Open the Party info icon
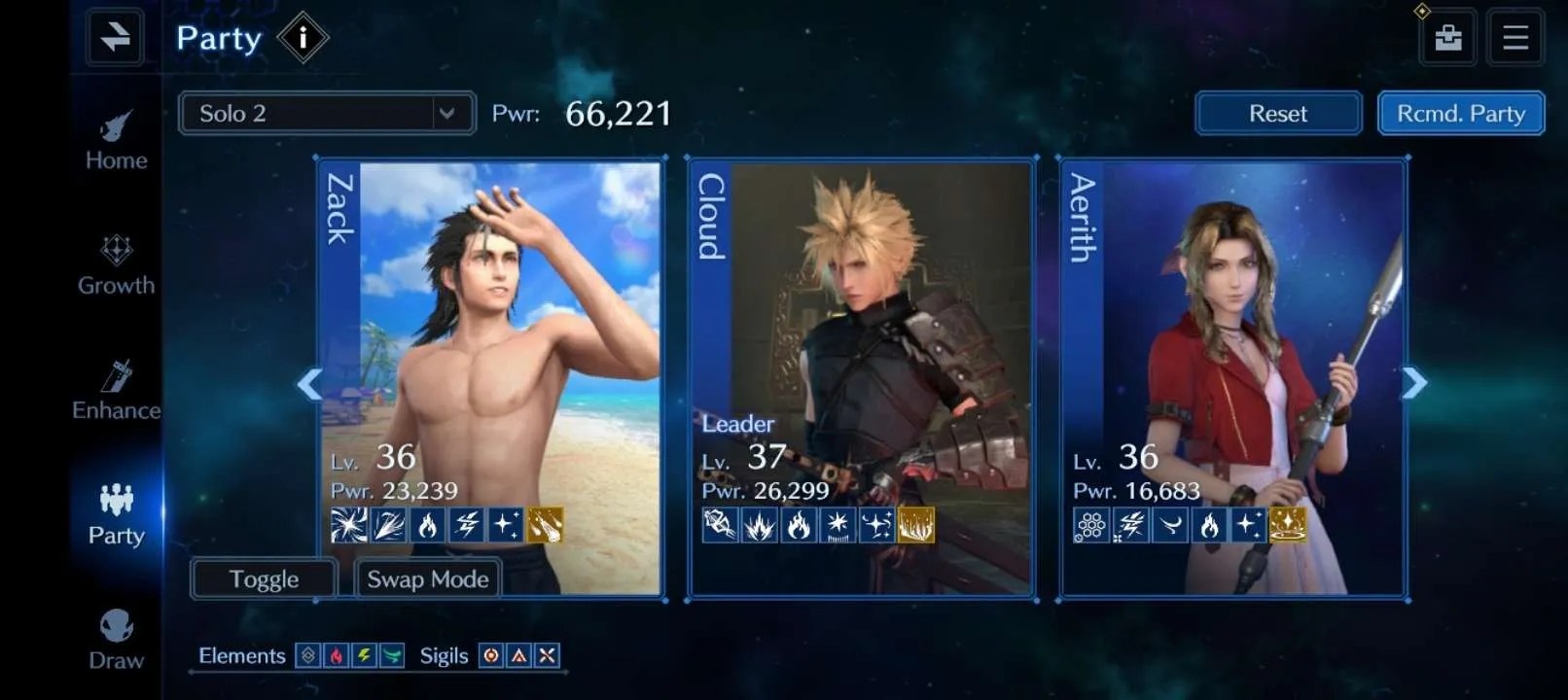Image resolution: width=1568 pixels, height=700 pixels. pos(303,38)
